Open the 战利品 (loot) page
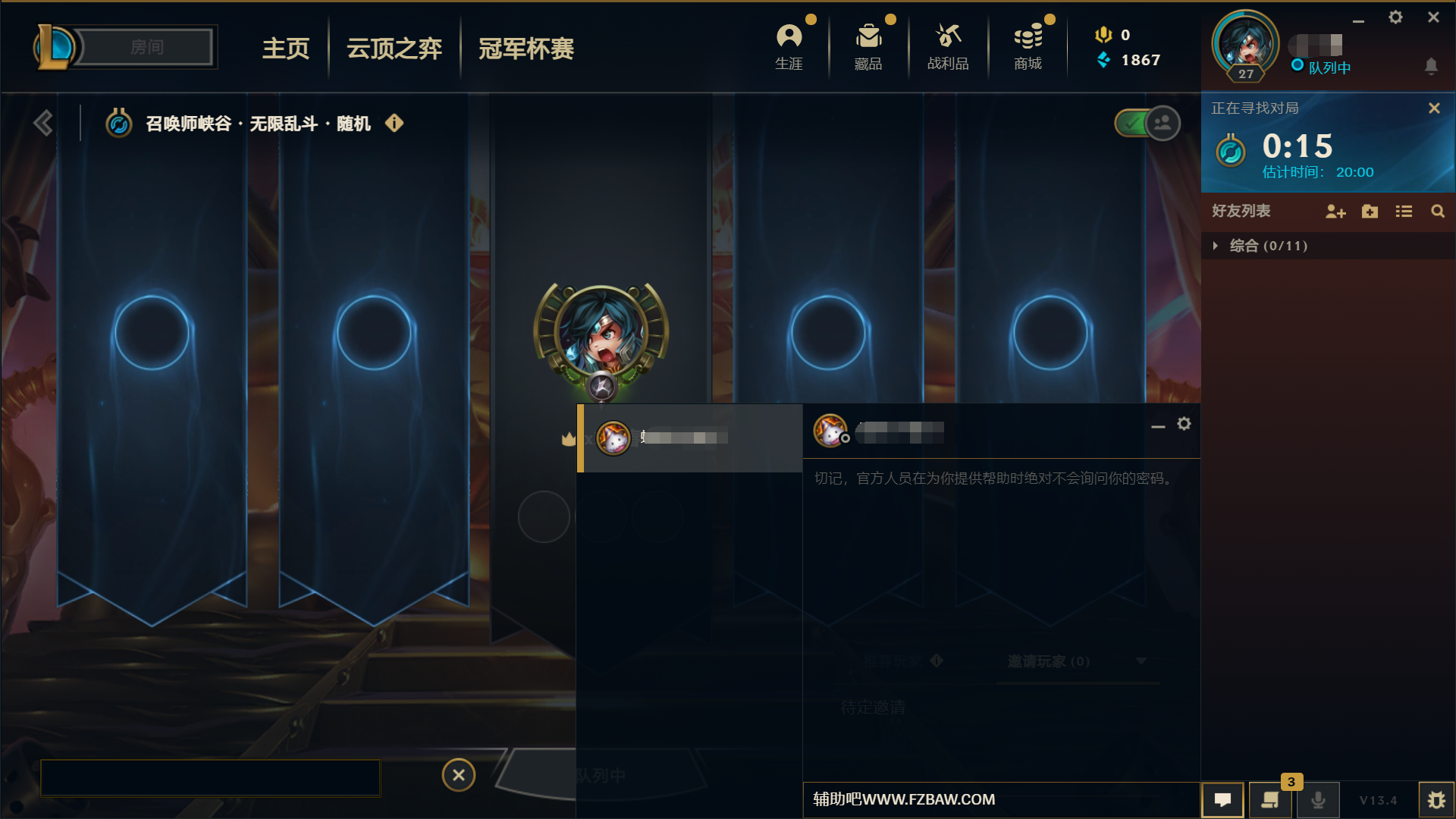 pos(948,45)
